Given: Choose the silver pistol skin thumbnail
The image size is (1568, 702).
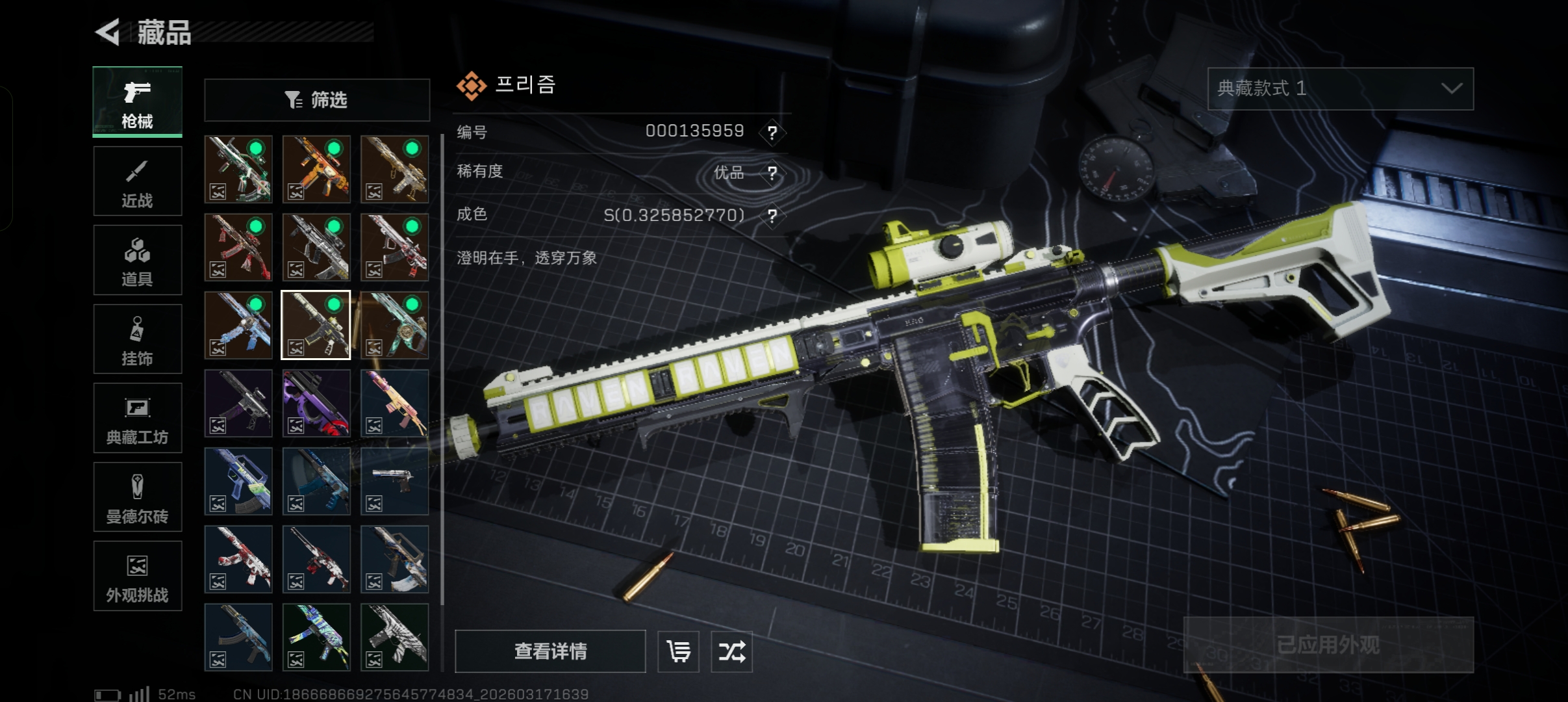Looking at the screenshot, I should point(394,481).
